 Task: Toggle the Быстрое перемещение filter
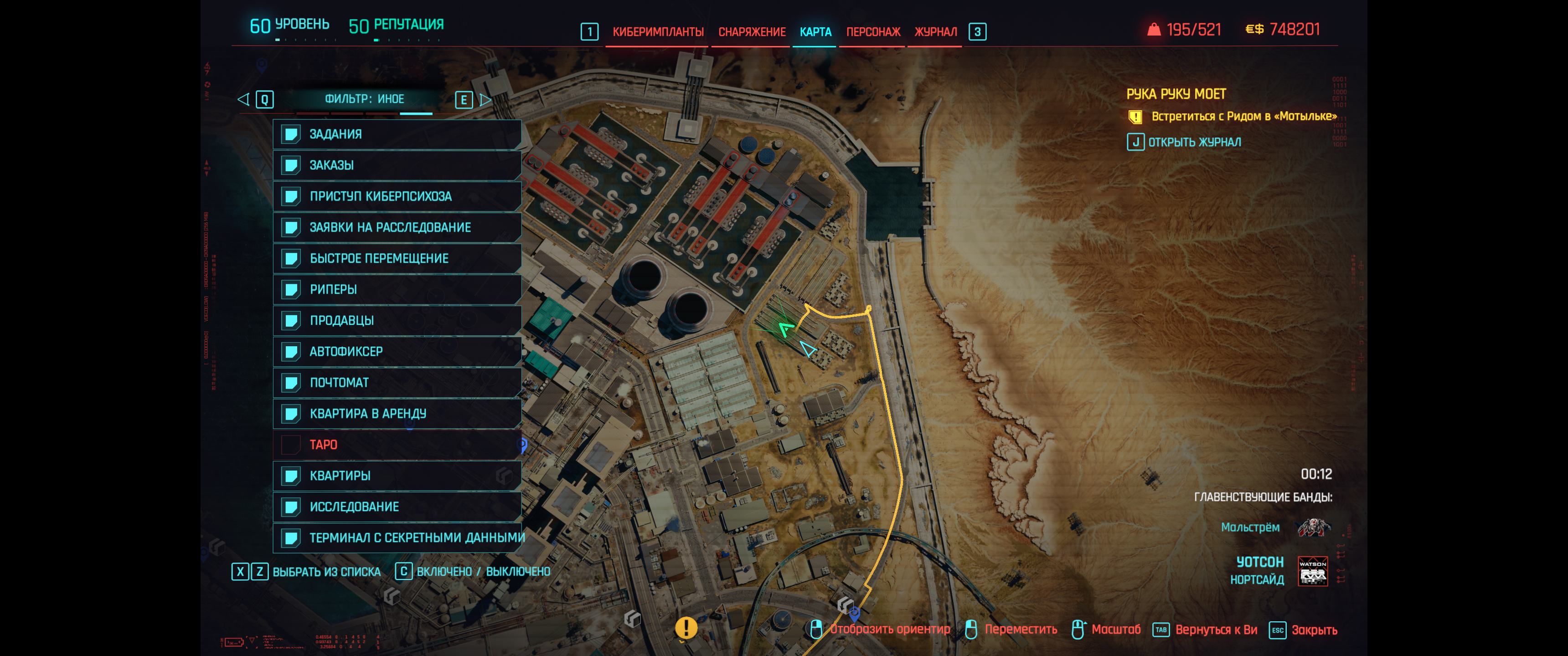[397, 259]
